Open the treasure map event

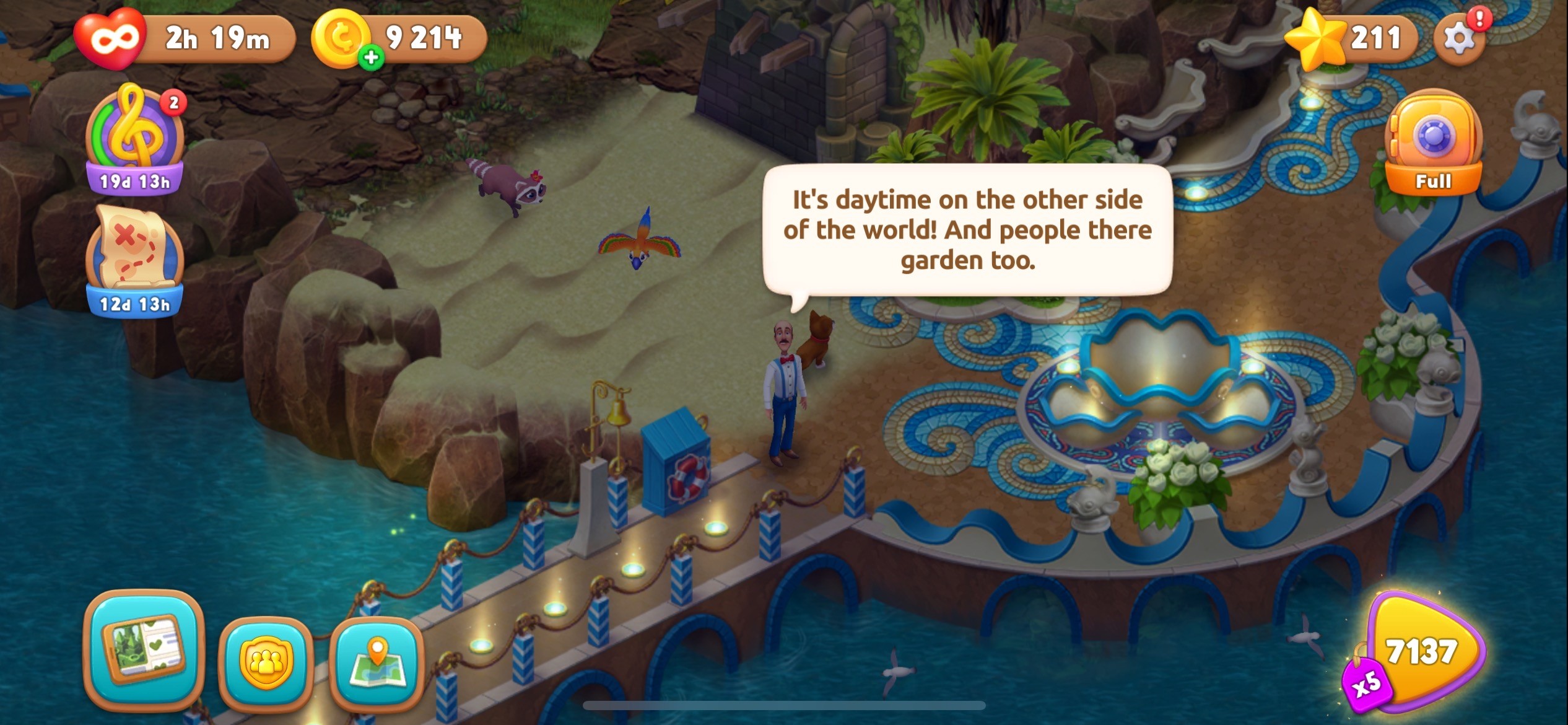pyautogui.click(x=135, y=260)
